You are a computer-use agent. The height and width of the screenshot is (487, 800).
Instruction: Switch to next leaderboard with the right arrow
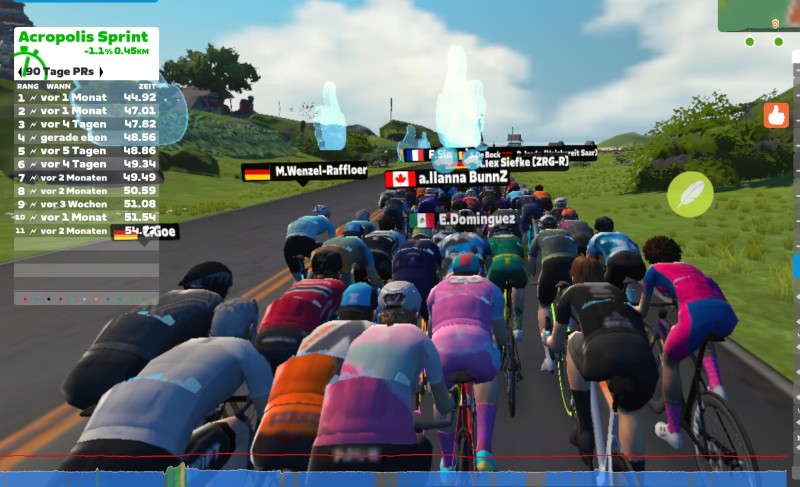pos(100,72)
